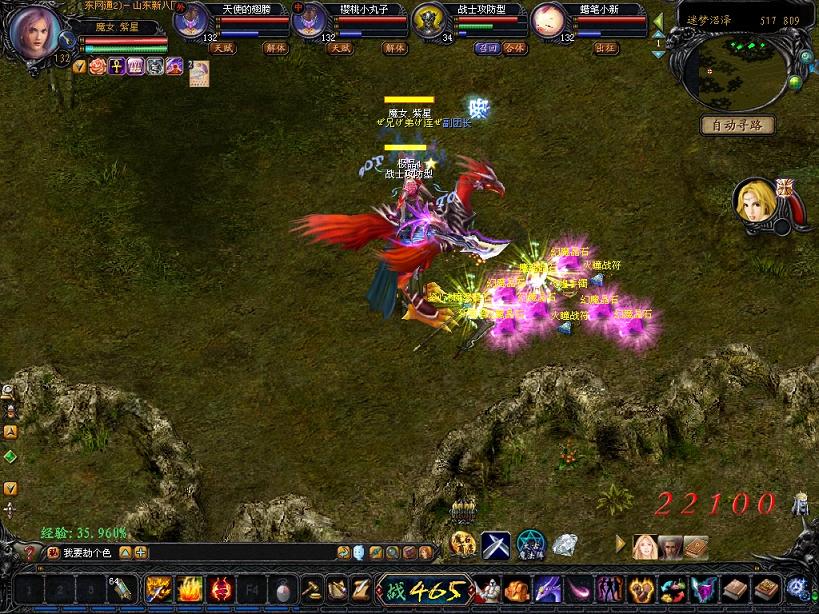The height and width of the screenshot is (614, 819).
Task: Activate the flame skill in the hotbar
Action: pos(190,588)
